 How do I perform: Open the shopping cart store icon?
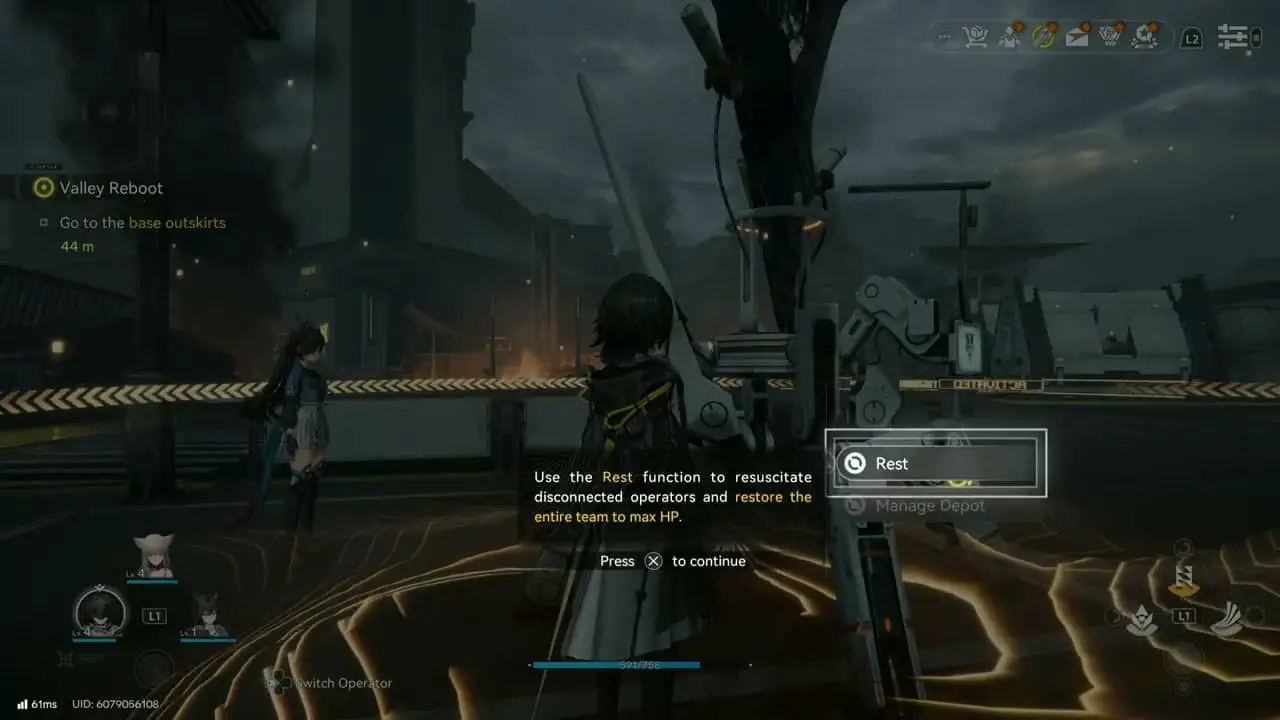[974, 38]
